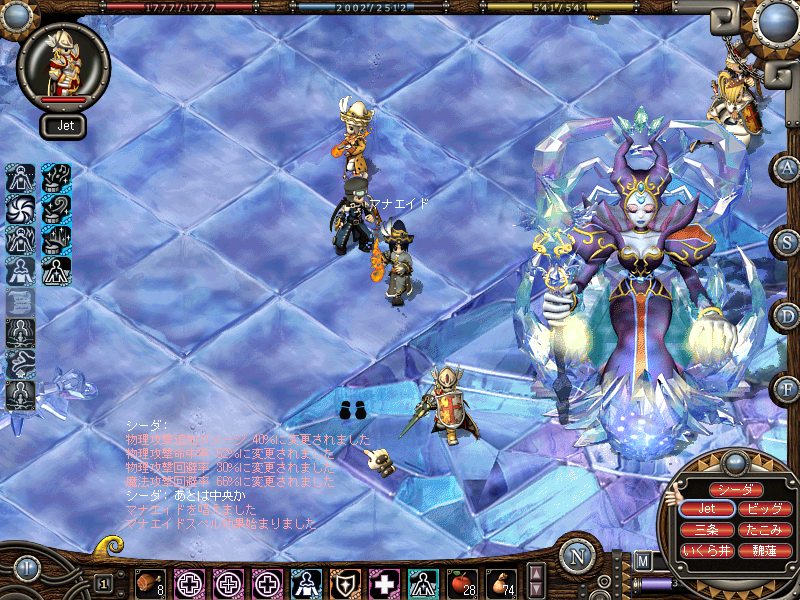Activate the shield skill in the hotbar
800x600 pixels.
click(x=345, y=582)
